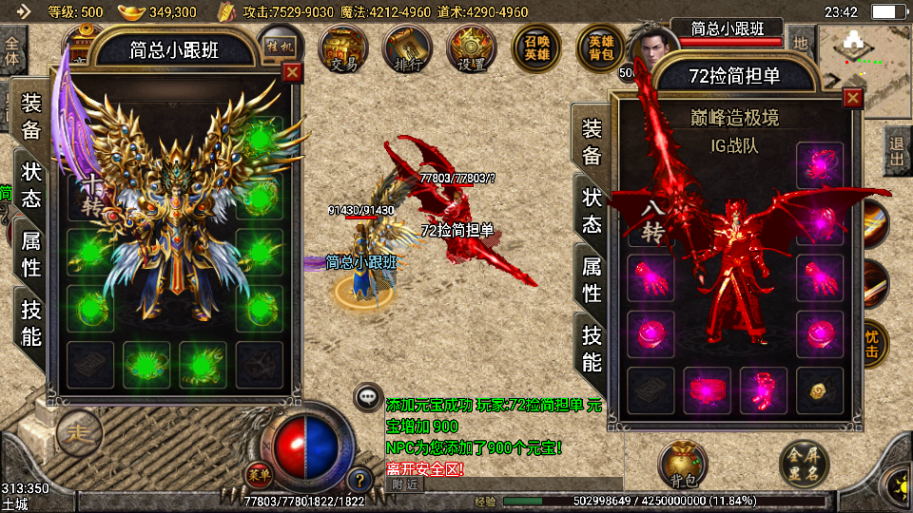Open the chat speech bubble icon
913x513 pixels.
368,397
